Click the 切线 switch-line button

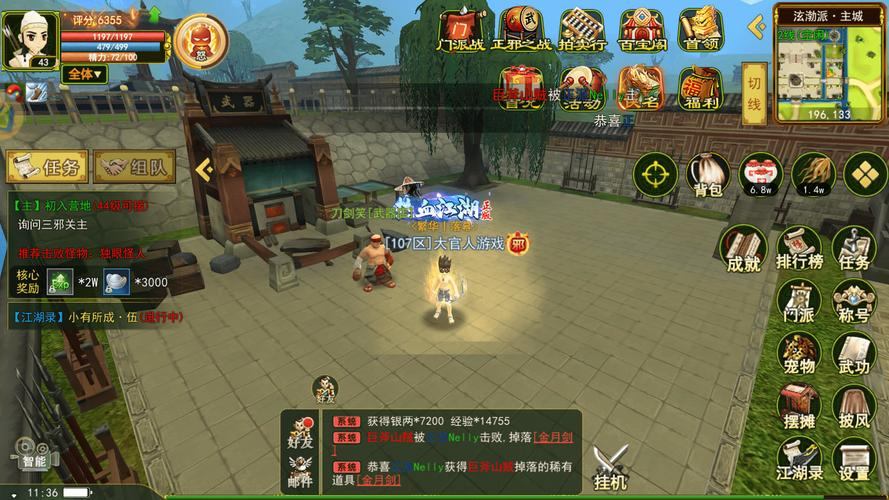[x=755, y=91]
